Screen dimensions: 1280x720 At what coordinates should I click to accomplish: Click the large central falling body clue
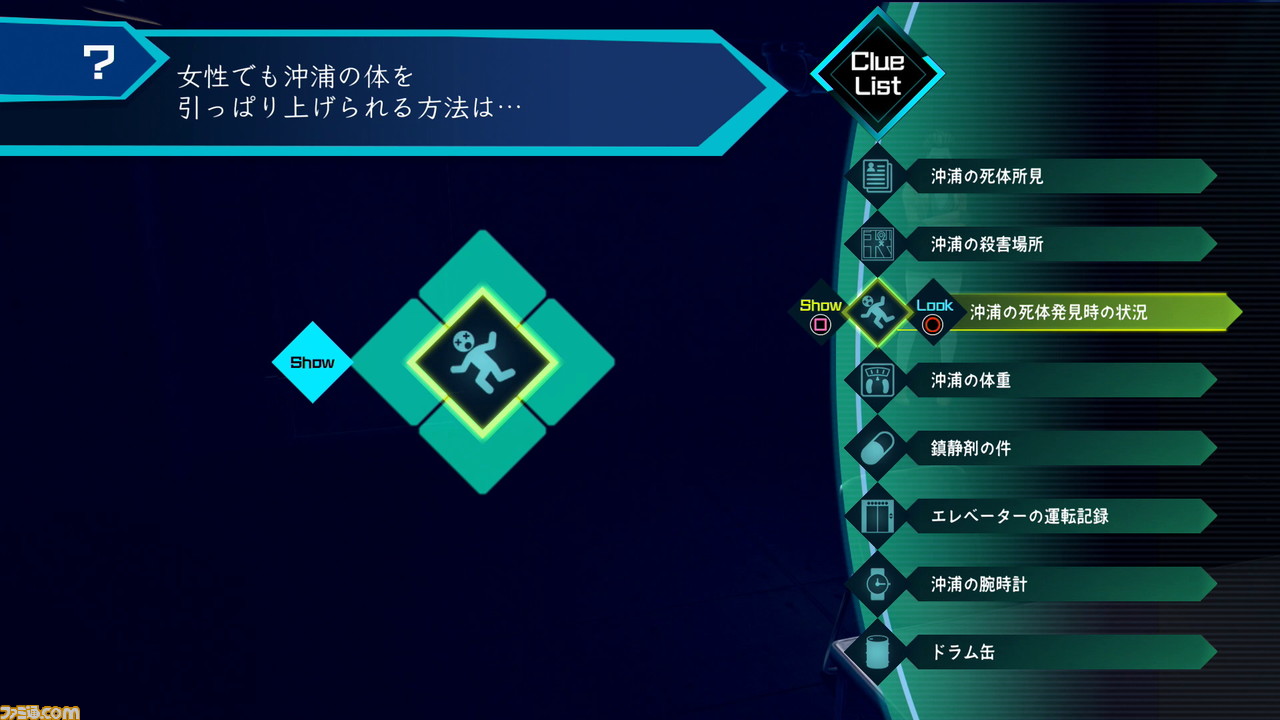(x=483, y=362)
